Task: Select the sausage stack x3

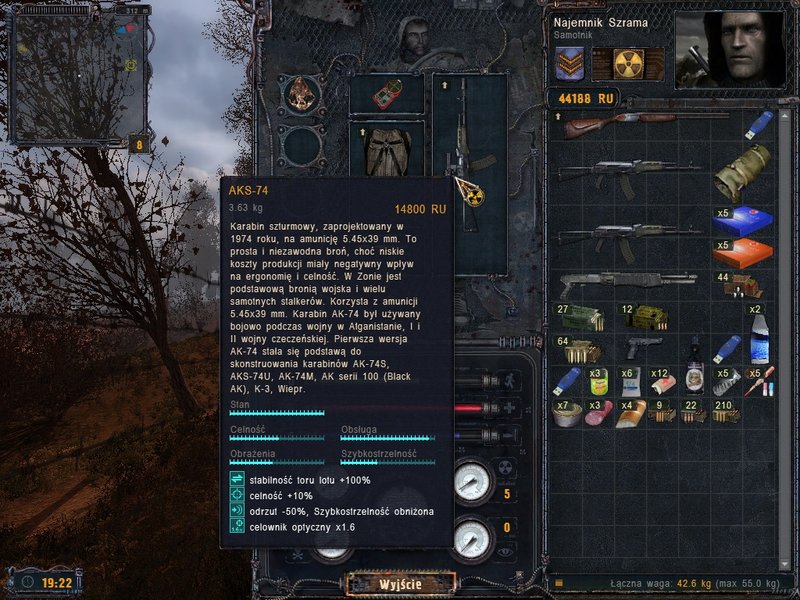Action: 600,412
